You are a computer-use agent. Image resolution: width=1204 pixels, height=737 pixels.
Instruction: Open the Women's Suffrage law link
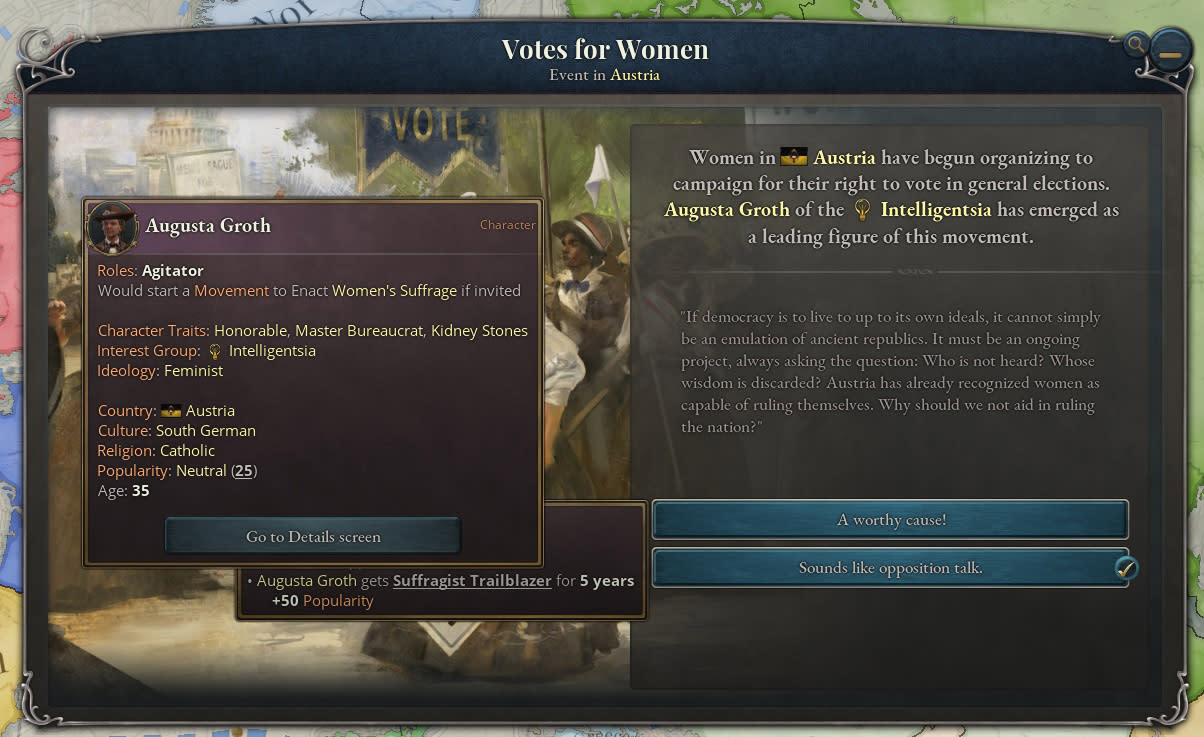point(394,291)
